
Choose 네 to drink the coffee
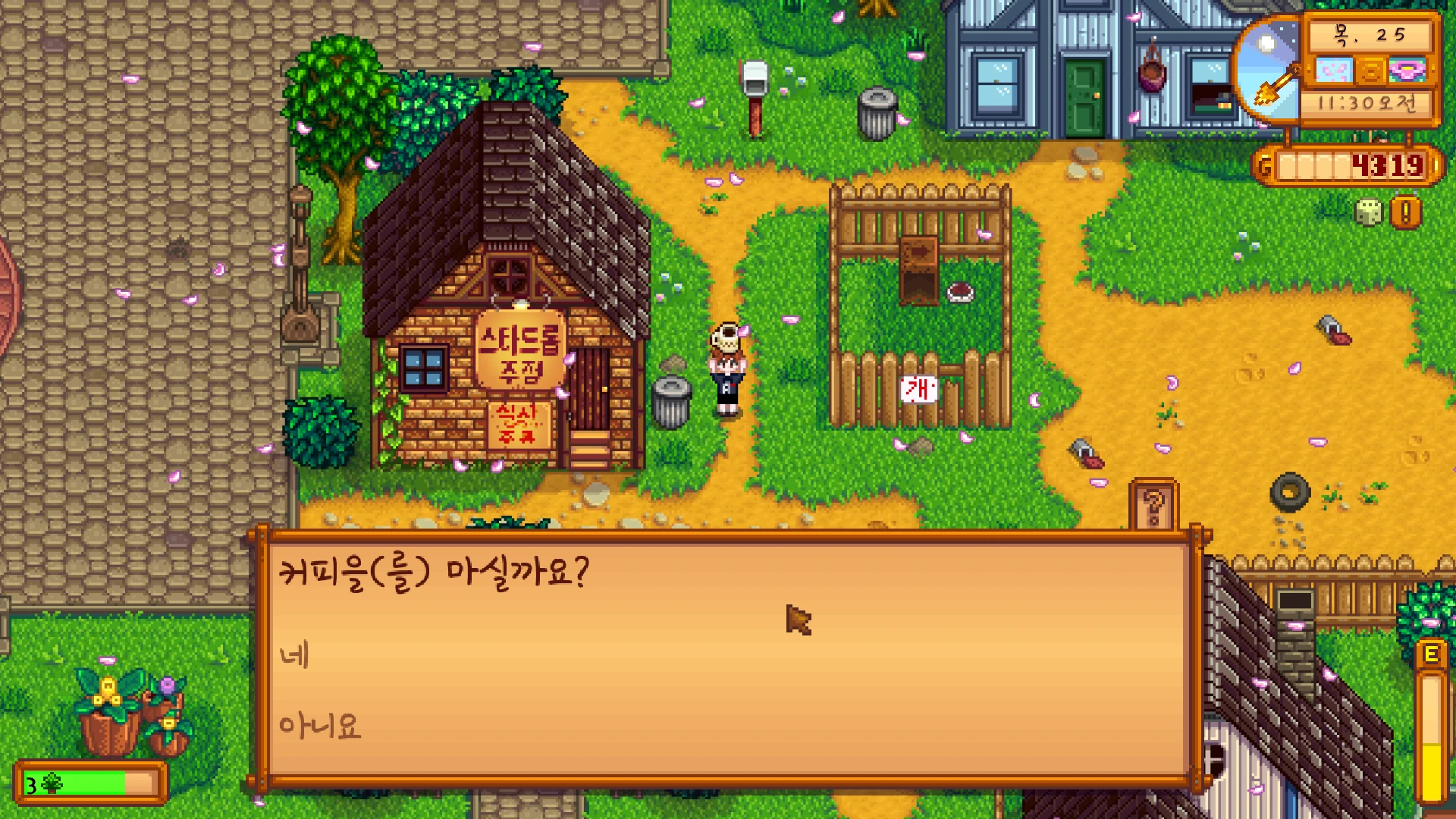[295, 655]
